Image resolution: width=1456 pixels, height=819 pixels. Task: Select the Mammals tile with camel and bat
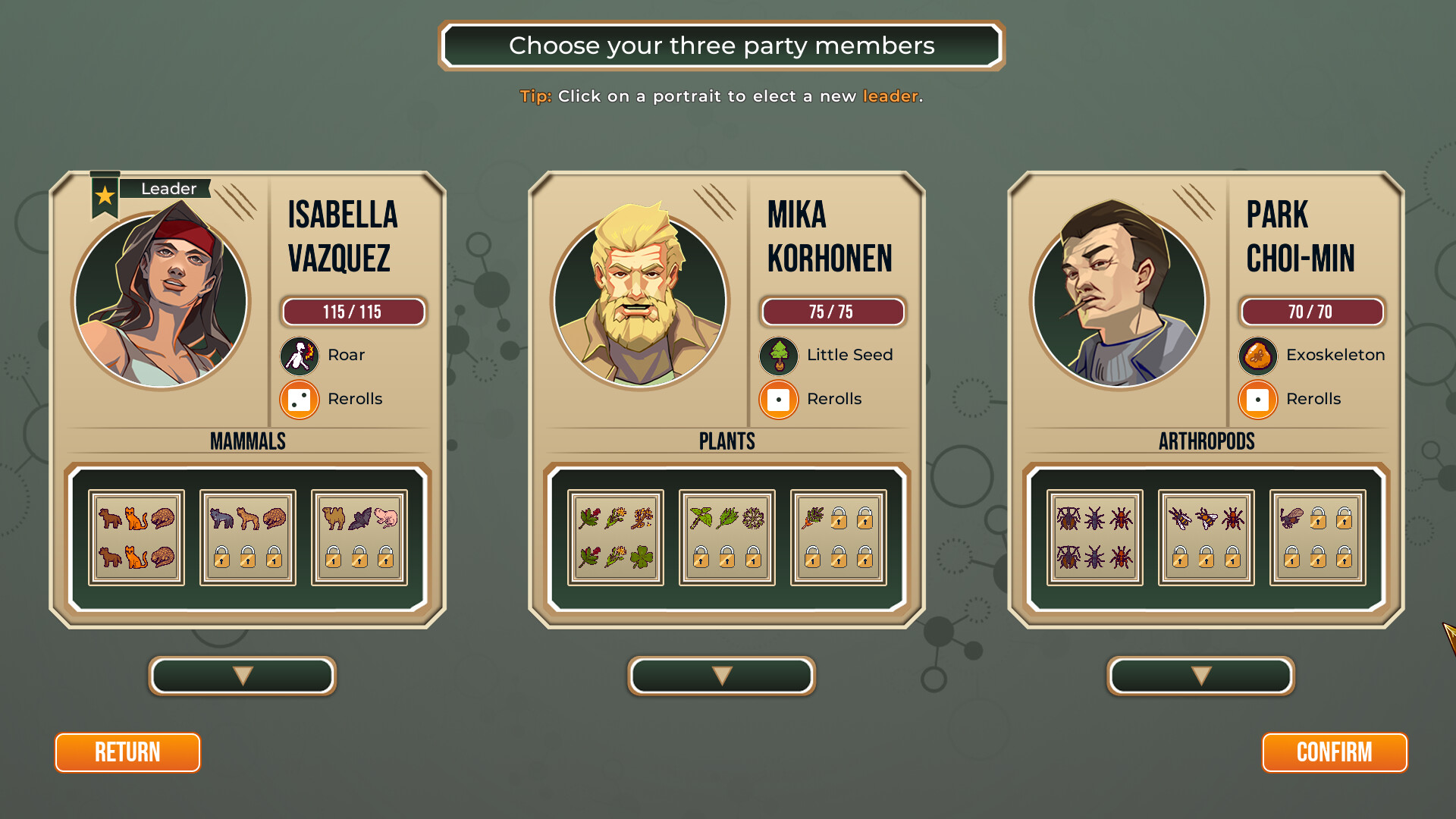pos(359,538)
